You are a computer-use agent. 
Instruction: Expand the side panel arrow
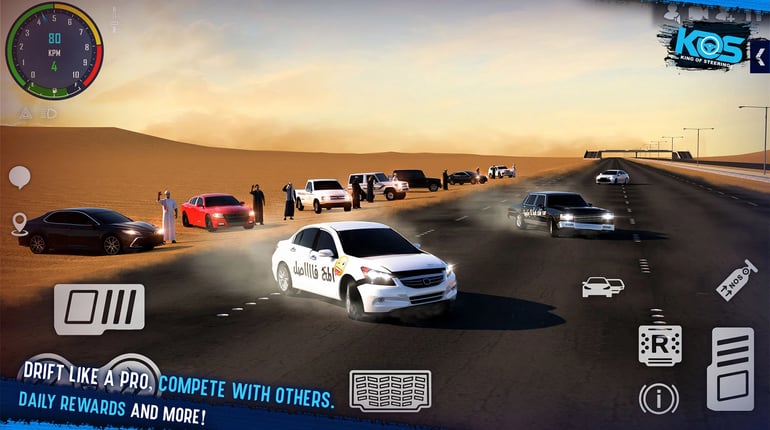click(760, 56)
